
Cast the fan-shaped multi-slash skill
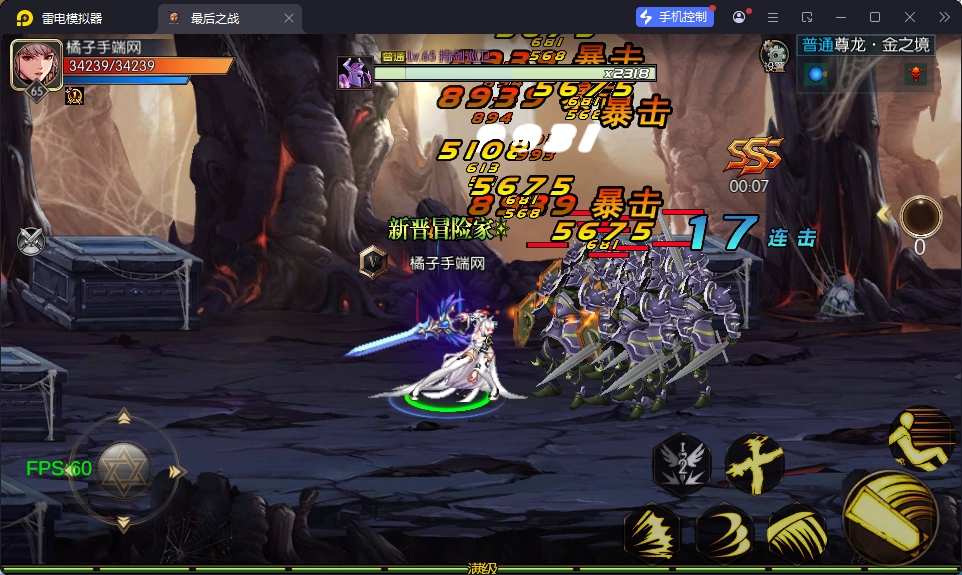pos(797,533)
